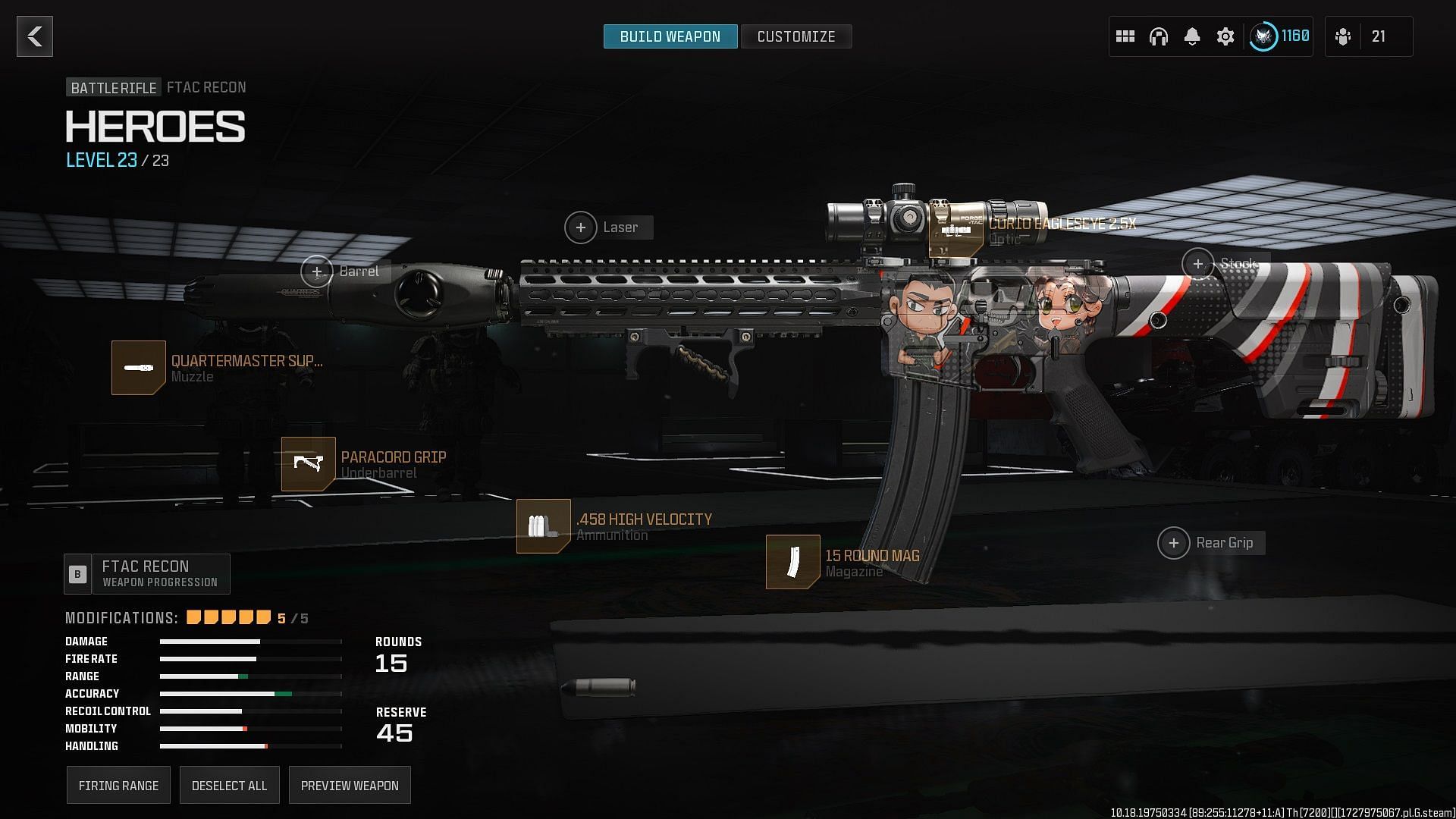
Task: Enter the Firing Range
Action: point(118,786)
